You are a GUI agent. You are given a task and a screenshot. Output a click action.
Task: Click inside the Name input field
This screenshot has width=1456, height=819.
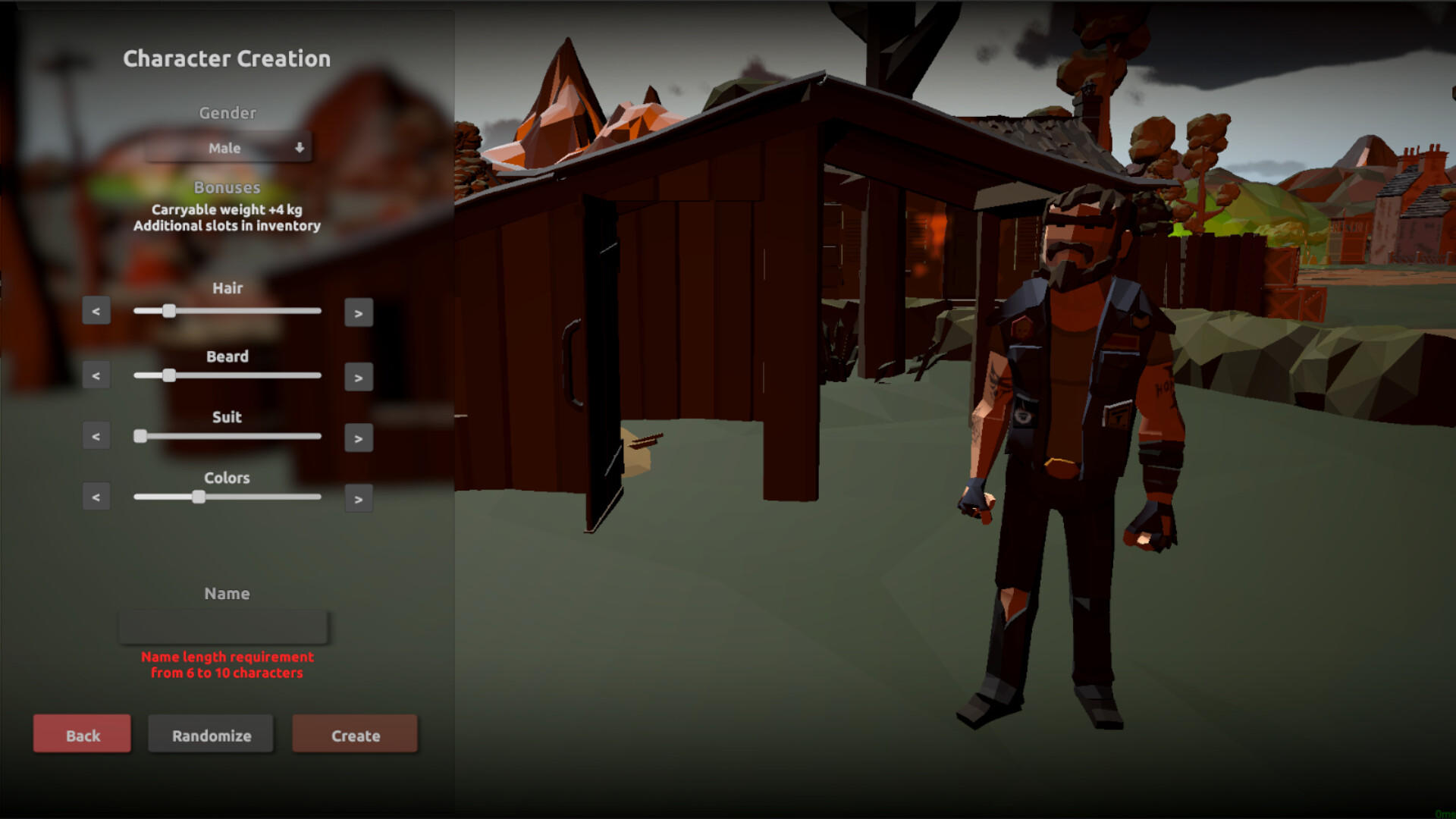pyautogui.click(x=222, y=626)
